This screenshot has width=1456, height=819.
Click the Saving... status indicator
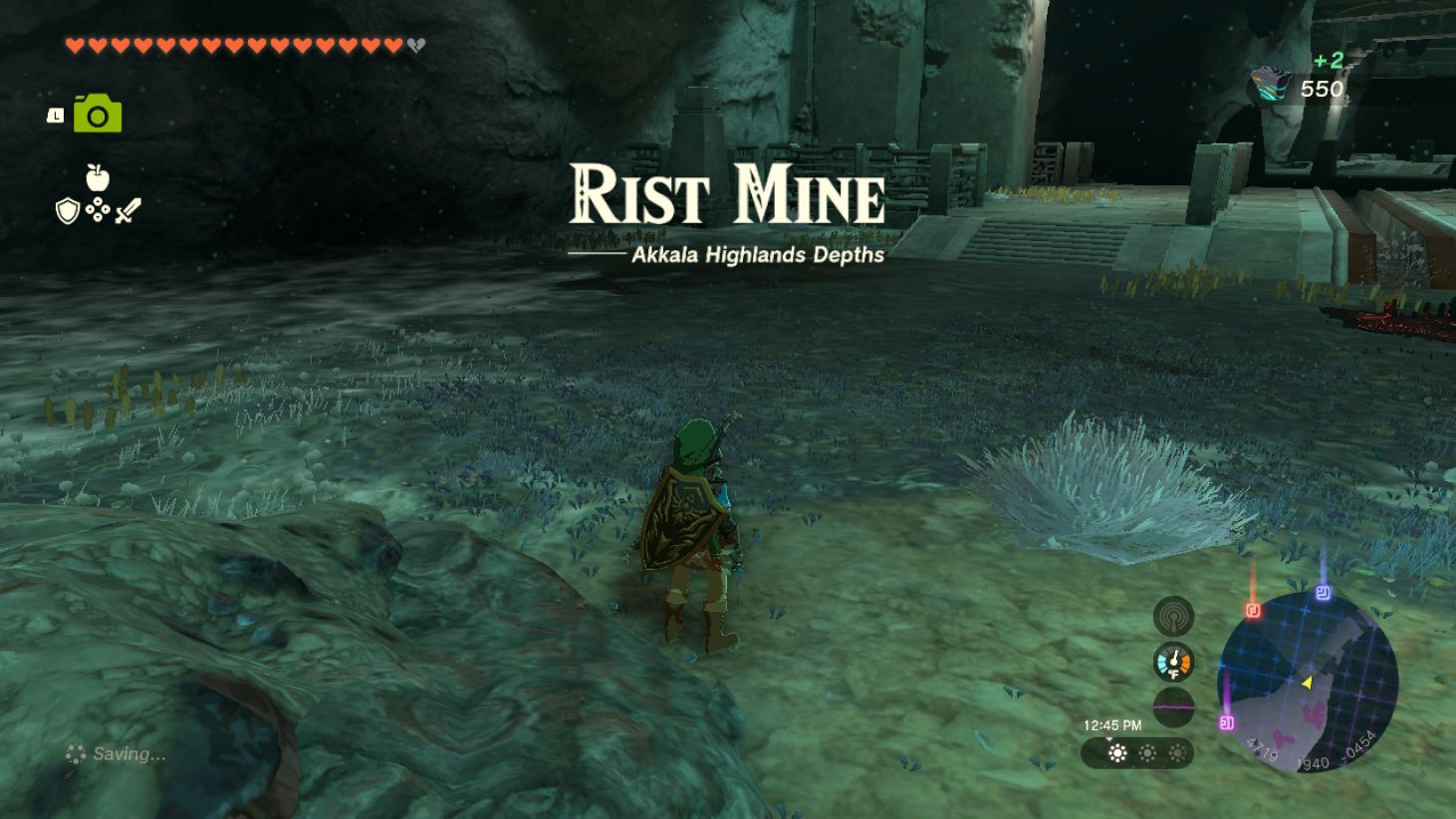pos(117,753)
